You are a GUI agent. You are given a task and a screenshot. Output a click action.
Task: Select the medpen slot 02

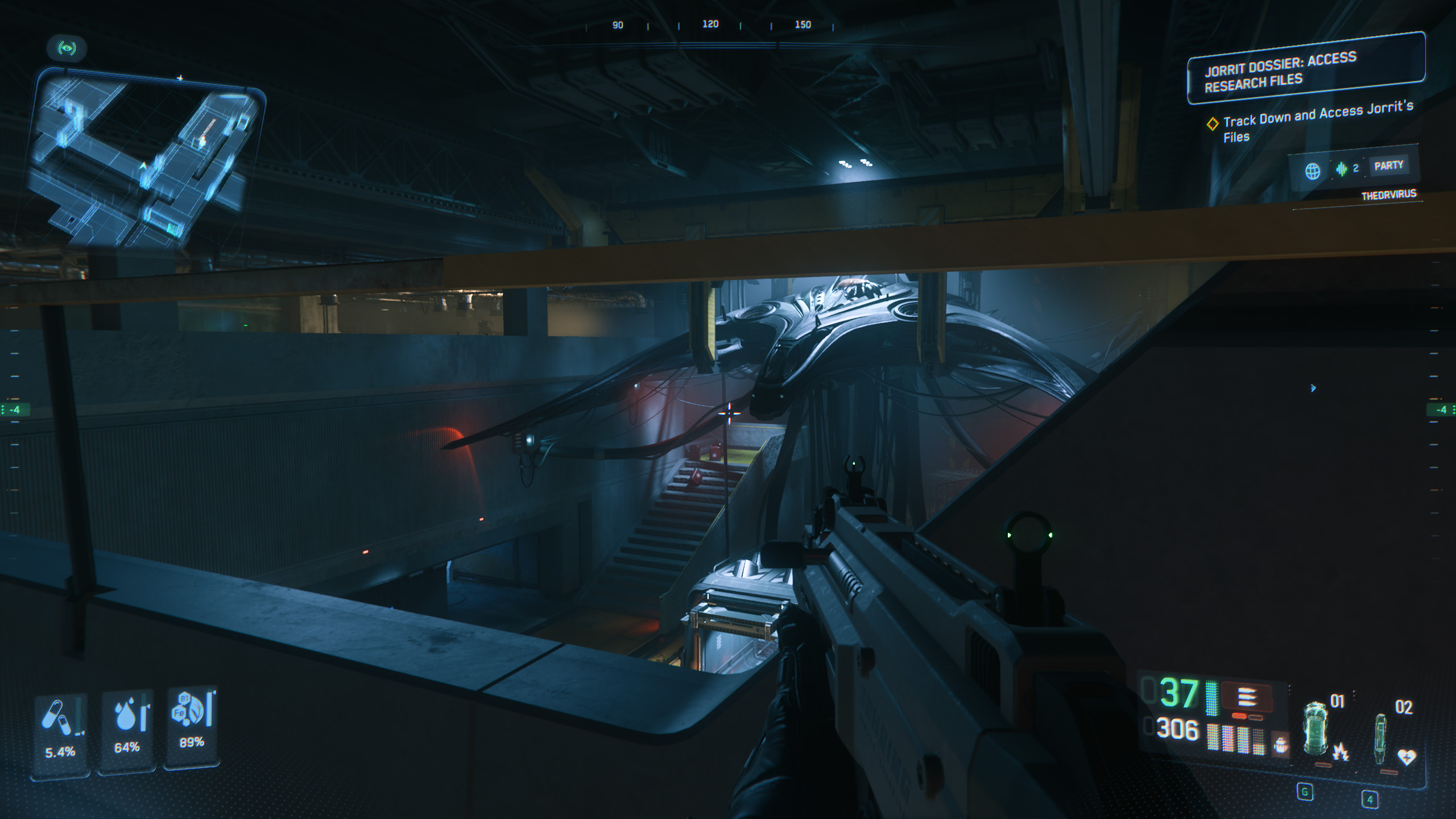tap(1381, 737)
